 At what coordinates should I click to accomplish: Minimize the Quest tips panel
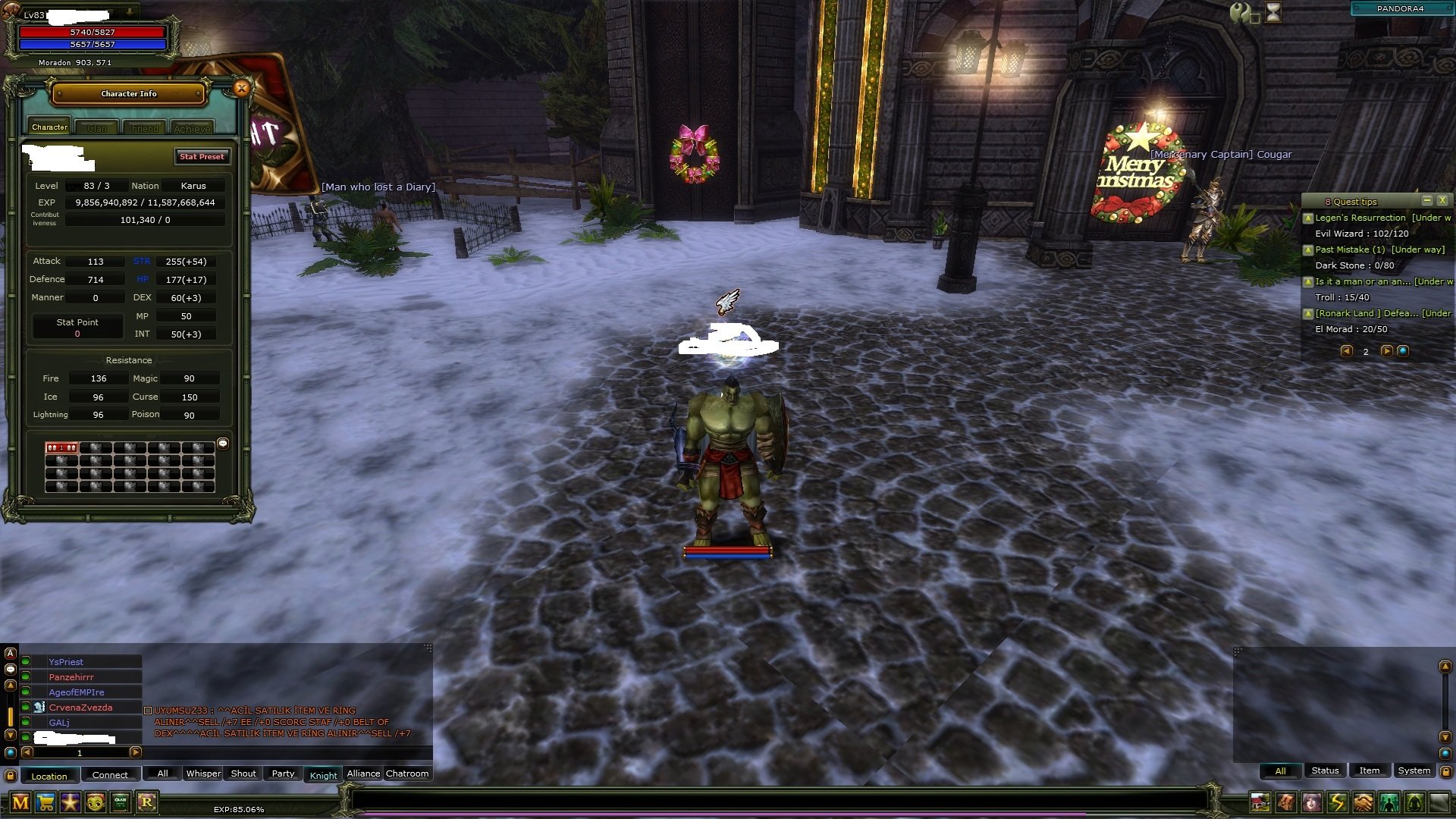[x=1427, y=201]
